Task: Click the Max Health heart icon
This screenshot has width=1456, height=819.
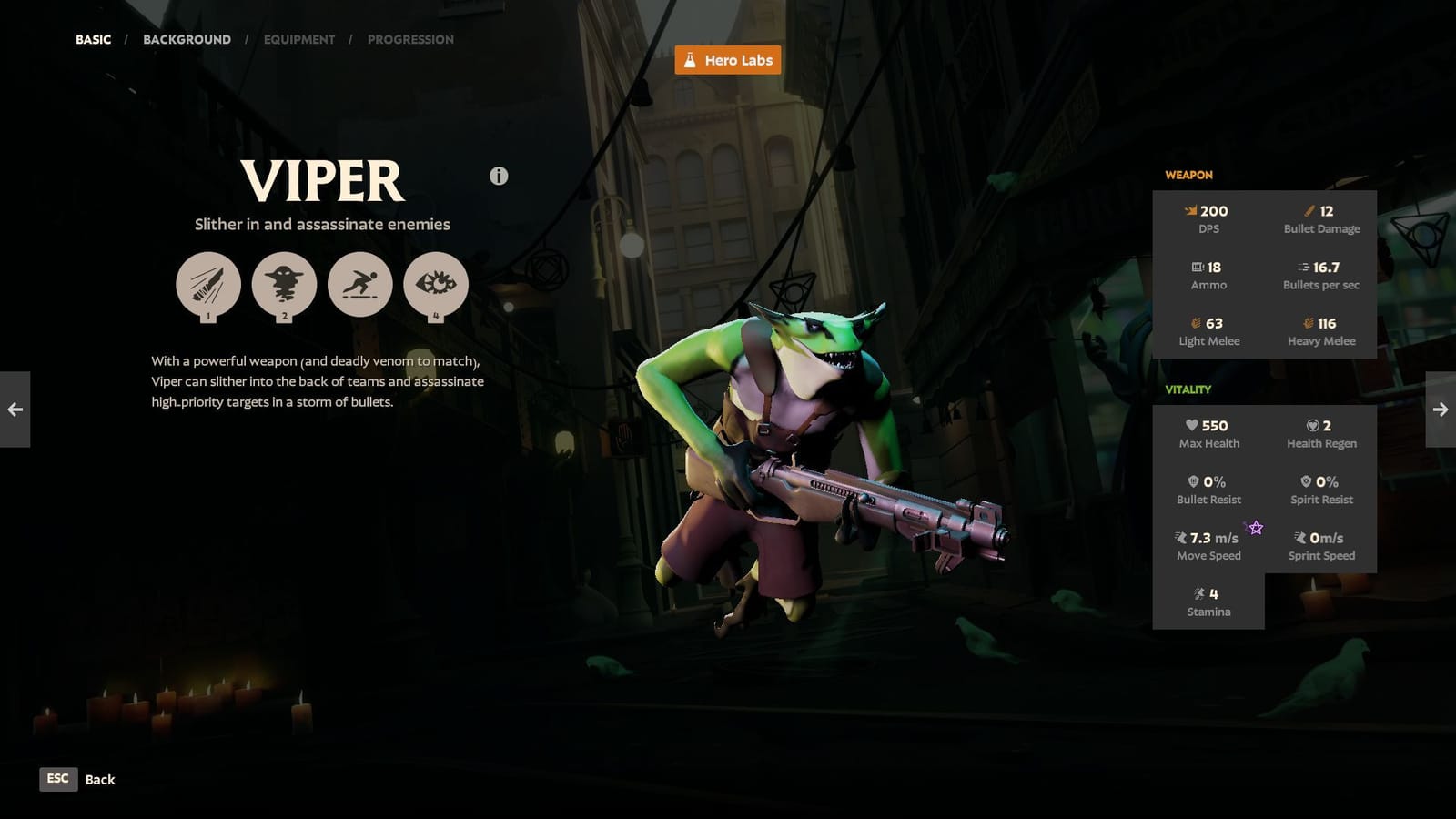Action: pos(1192,426)
